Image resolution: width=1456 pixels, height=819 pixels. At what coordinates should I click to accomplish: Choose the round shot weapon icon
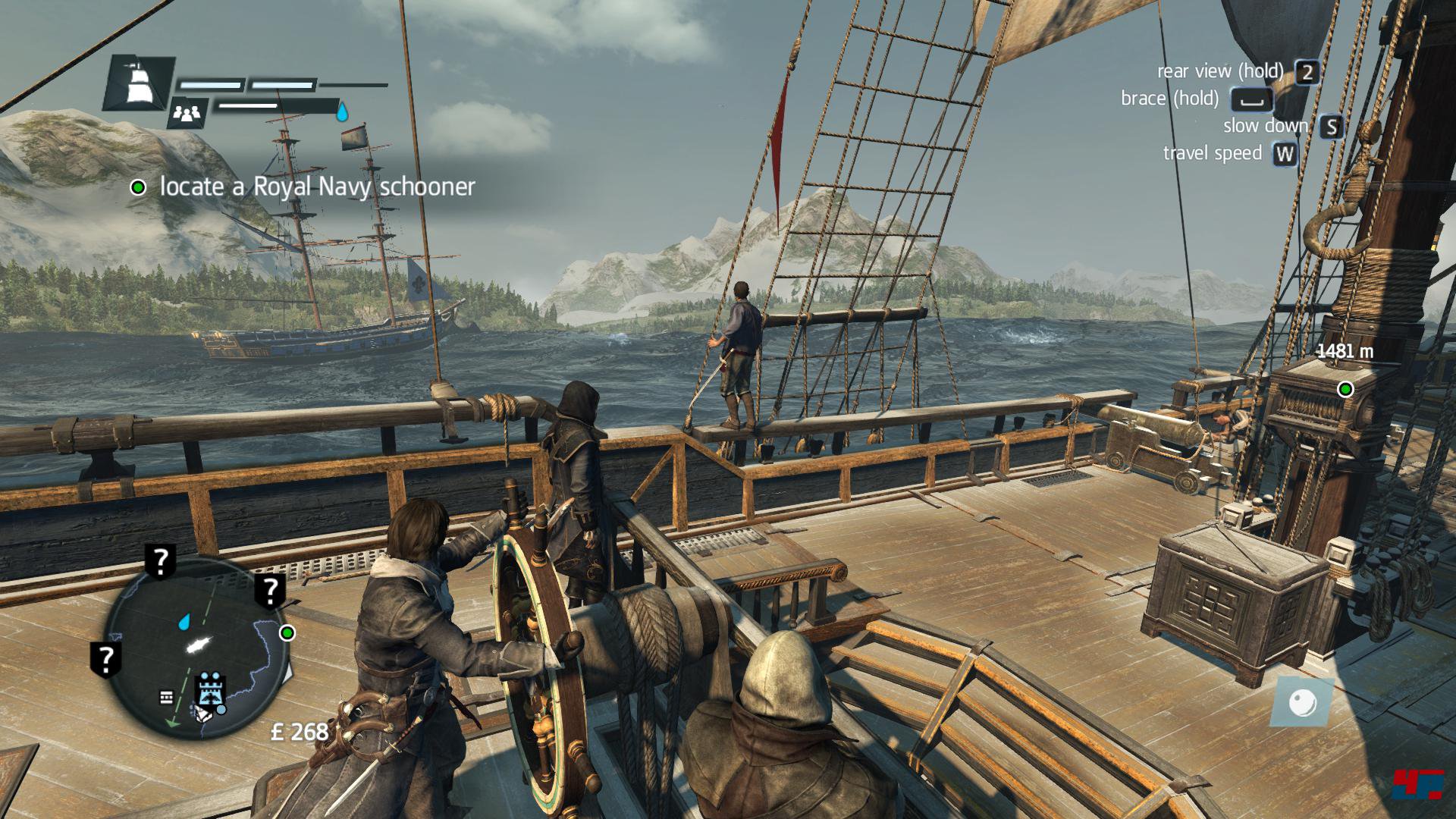click(x=1303, y=701)
